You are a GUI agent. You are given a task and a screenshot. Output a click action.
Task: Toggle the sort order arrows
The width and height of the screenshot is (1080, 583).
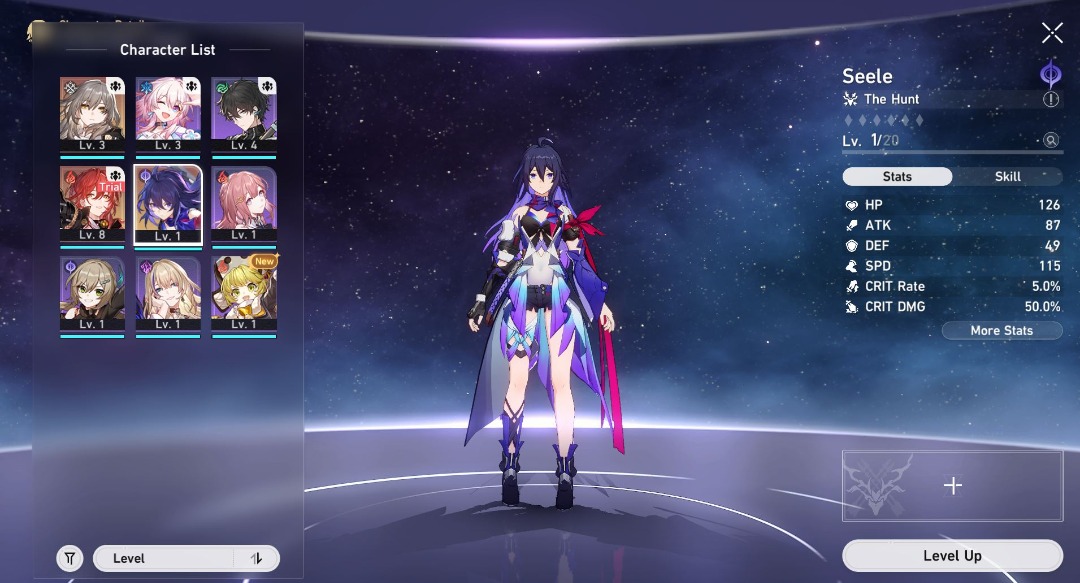point(257,559)
